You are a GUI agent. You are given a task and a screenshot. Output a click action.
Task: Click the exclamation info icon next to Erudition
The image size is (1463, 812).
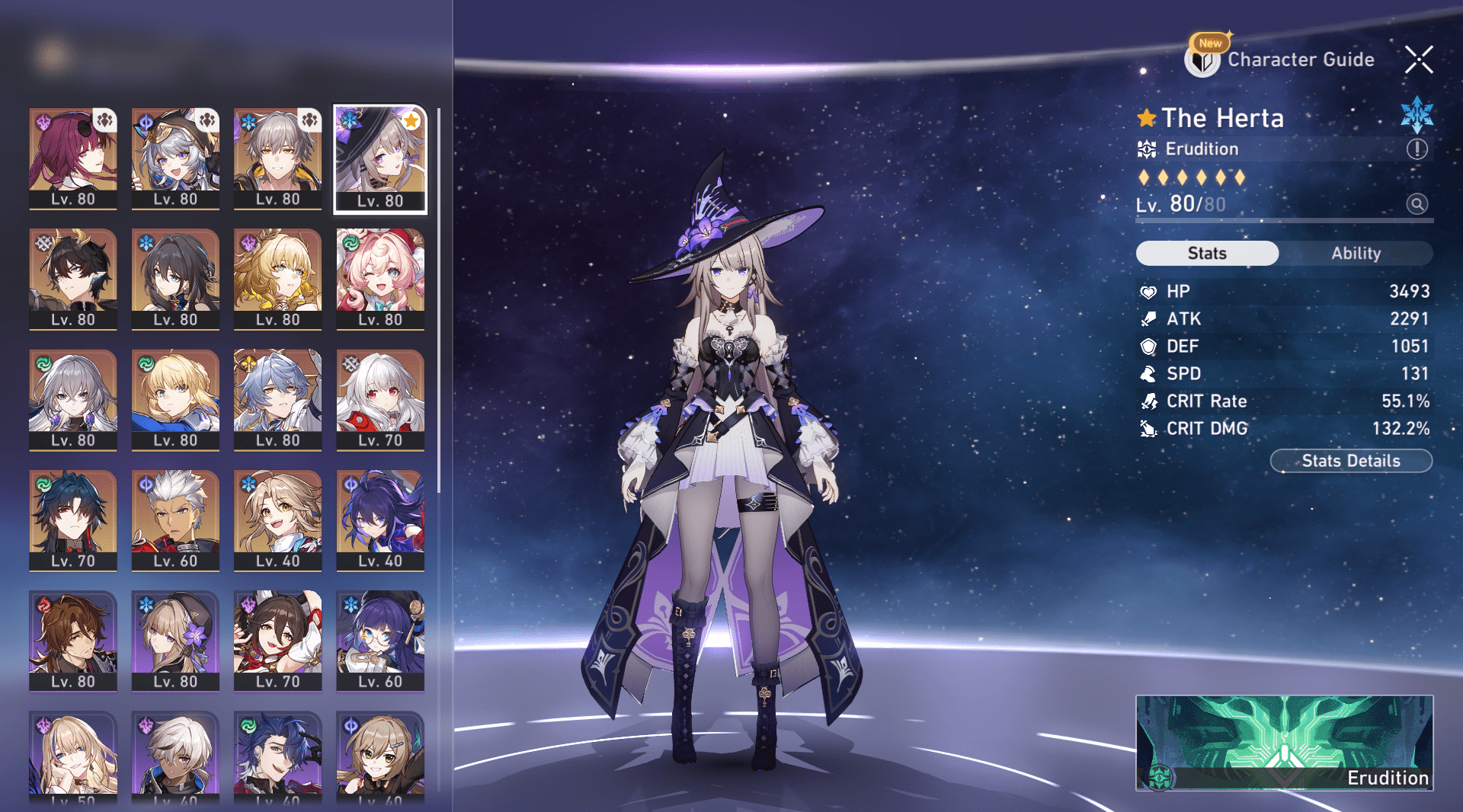coord(1416,149)
